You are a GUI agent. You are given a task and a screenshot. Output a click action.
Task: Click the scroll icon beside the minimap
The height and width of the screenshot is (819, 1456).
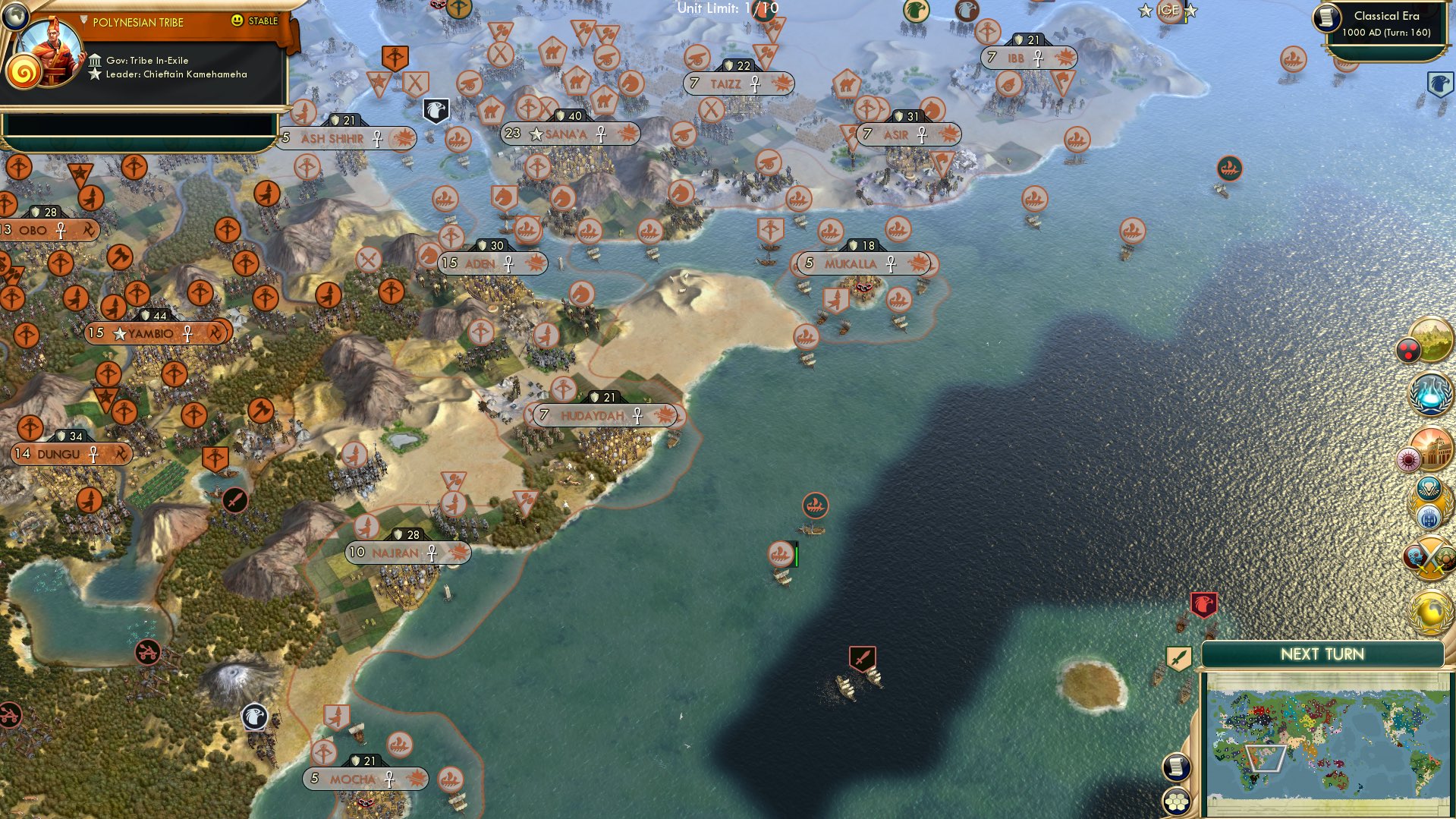tap(1176, 767)
